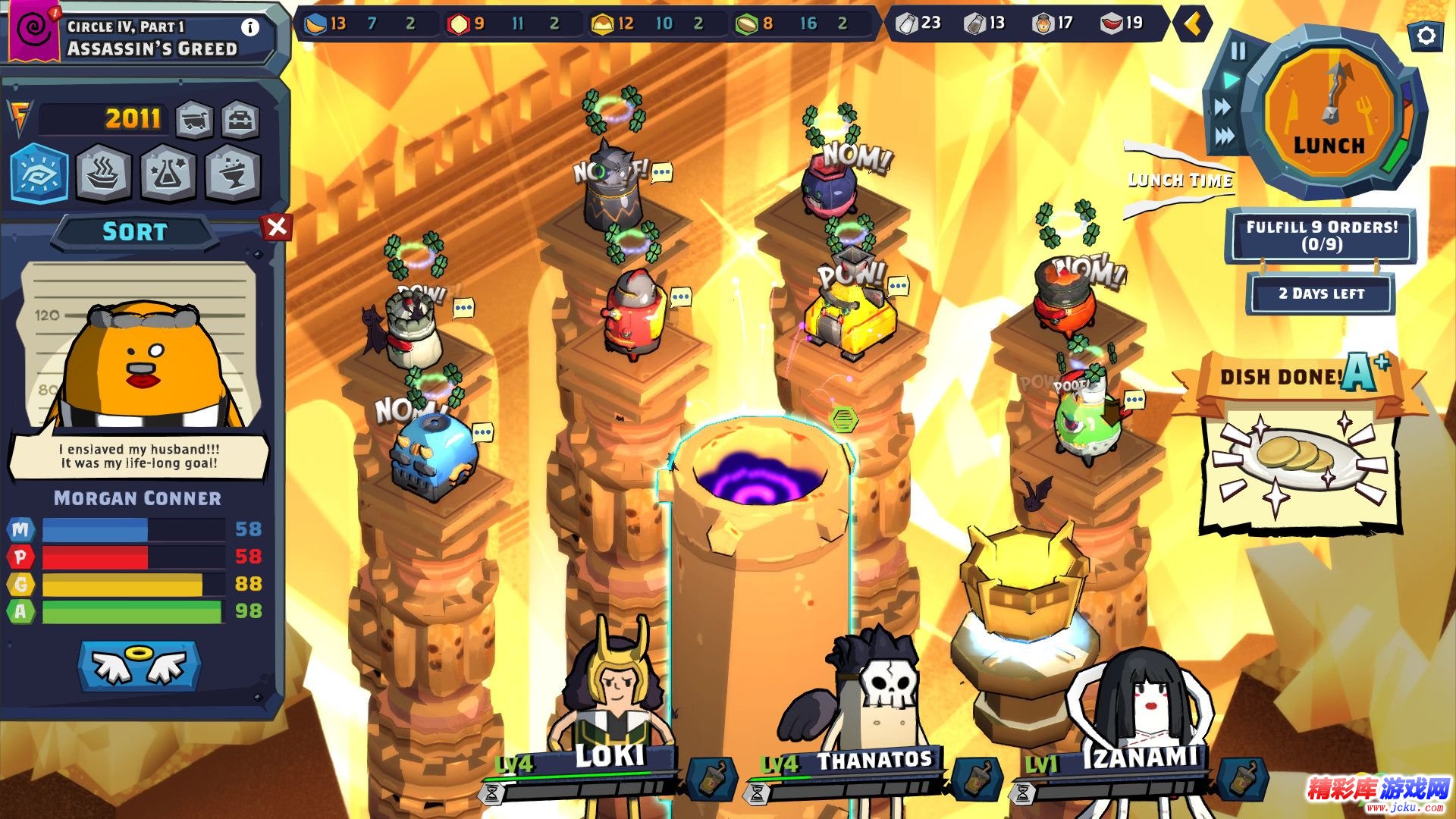Pause the game clock
1456x819 pixels.
click(x=1238, y=51)
